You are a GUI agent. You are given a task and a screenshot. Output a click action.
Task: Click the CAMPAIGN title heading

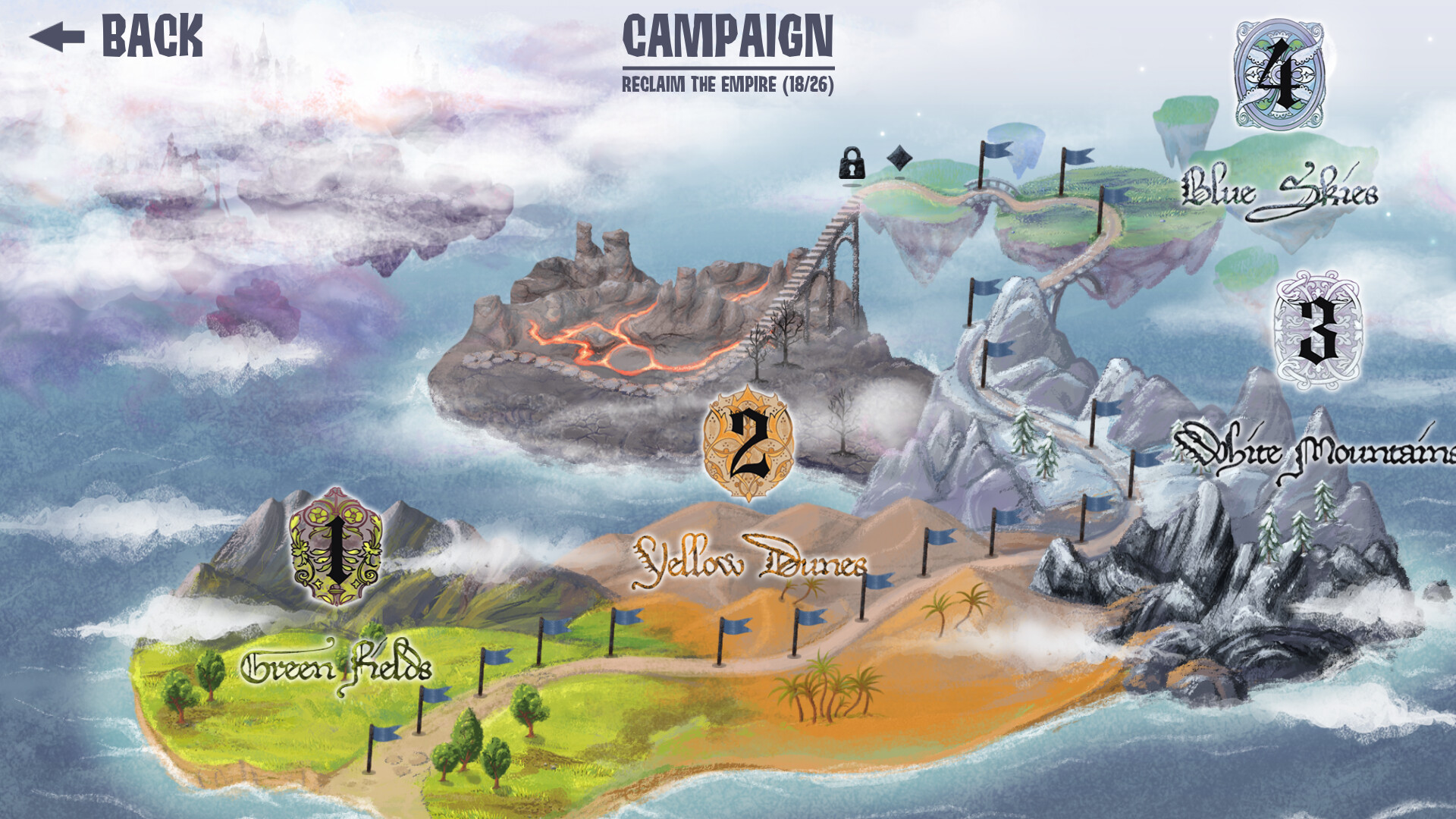coord(727,36)
